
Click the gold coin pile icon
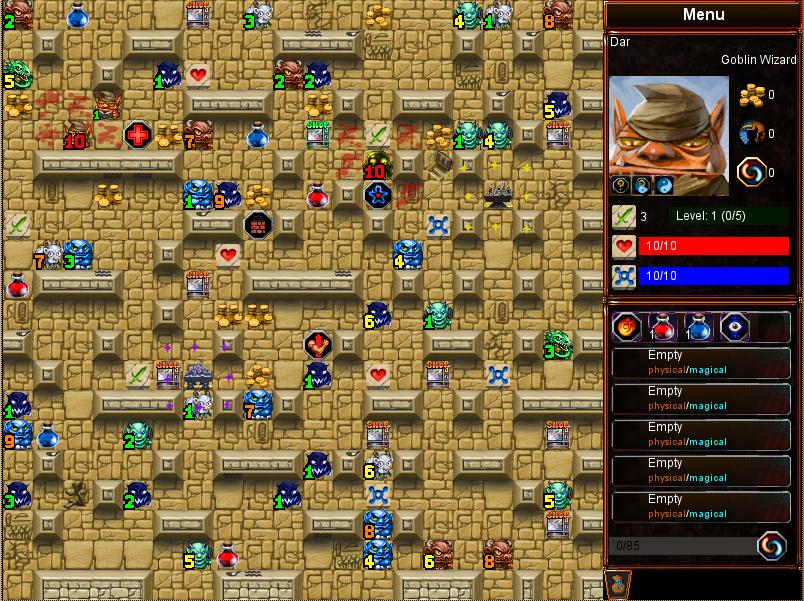[x=751, y=95]
